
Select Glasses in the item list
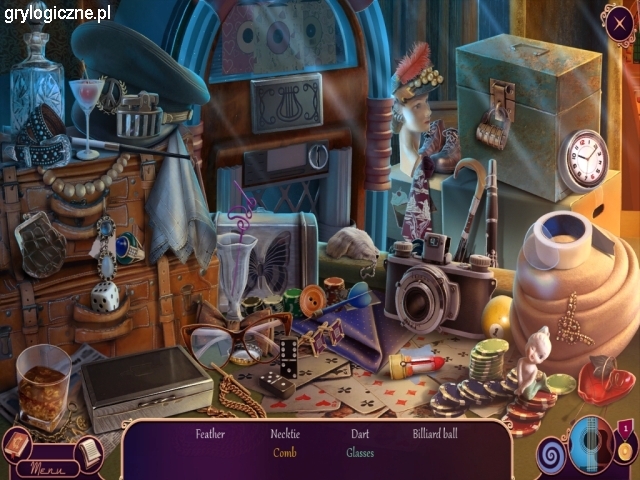pos(360,453)
